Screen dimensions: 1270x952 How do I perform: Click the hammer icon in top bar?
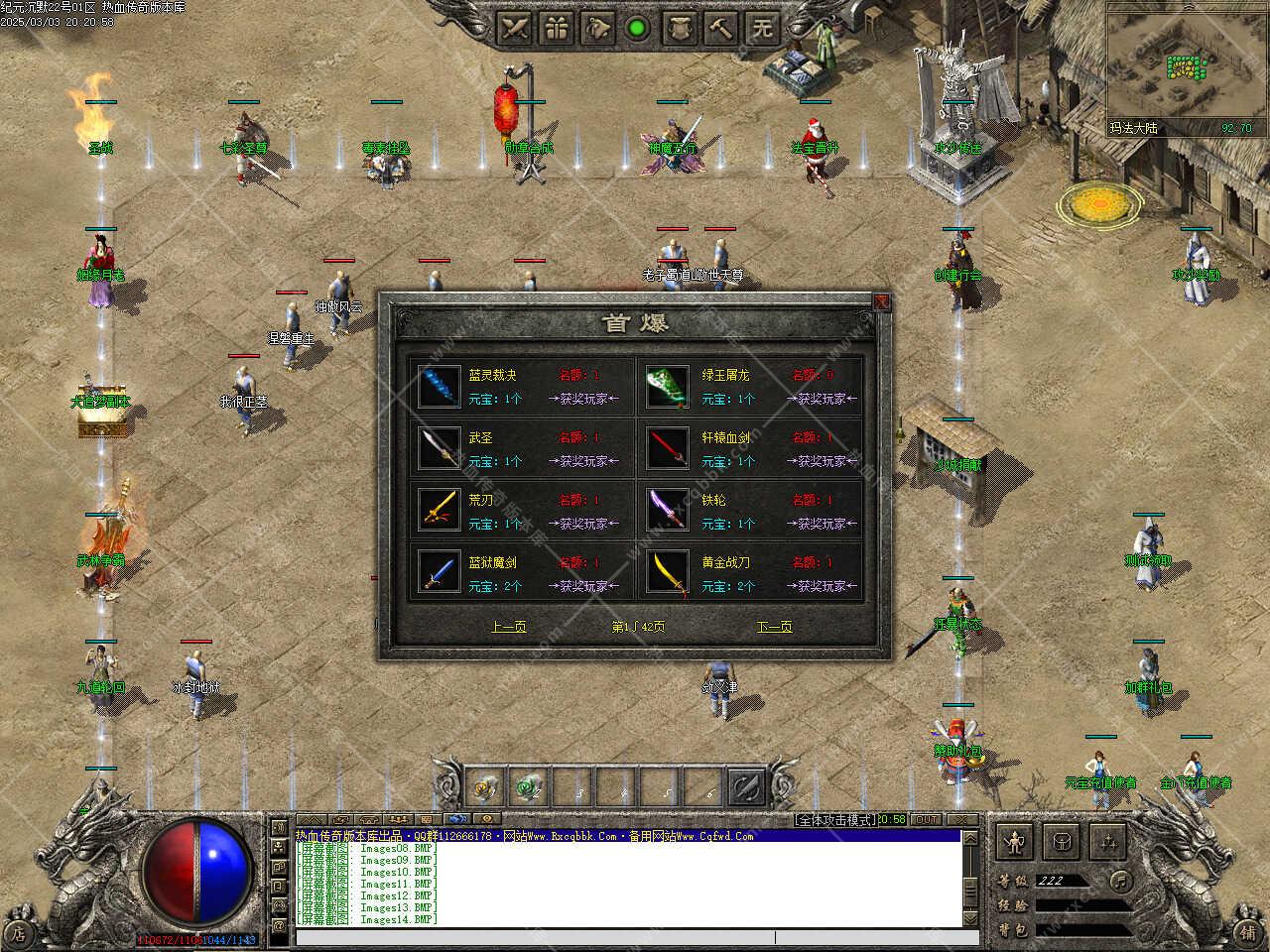click(x=721, y=28)
